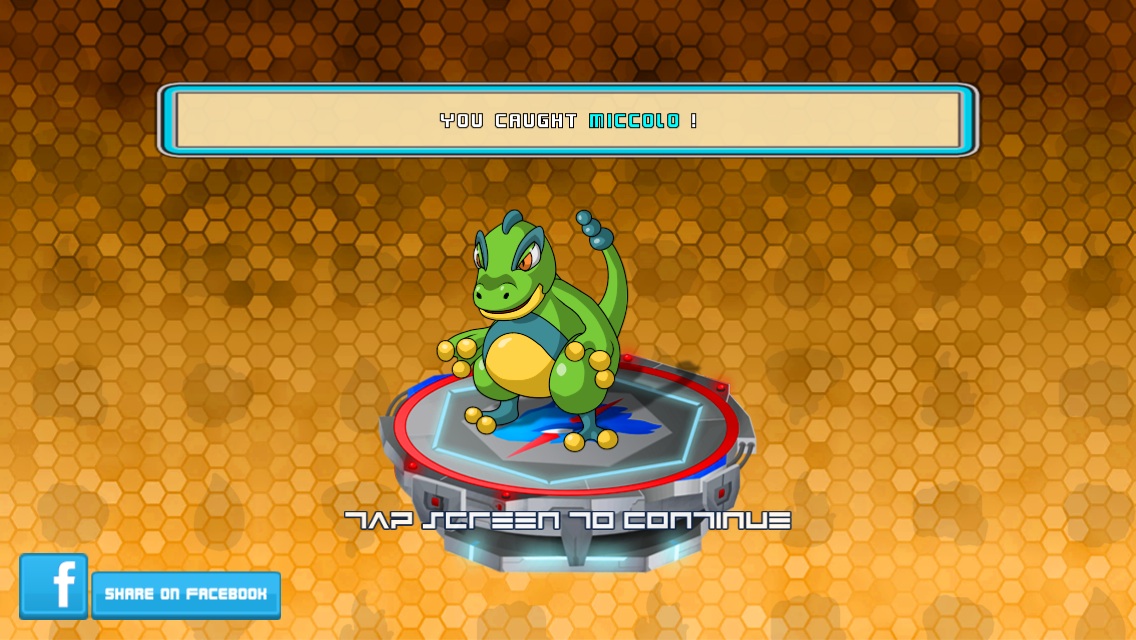This screenshot has height=640, width=1136.
Task: Select the blue Facebook logo icon
Action: [54, 586]
